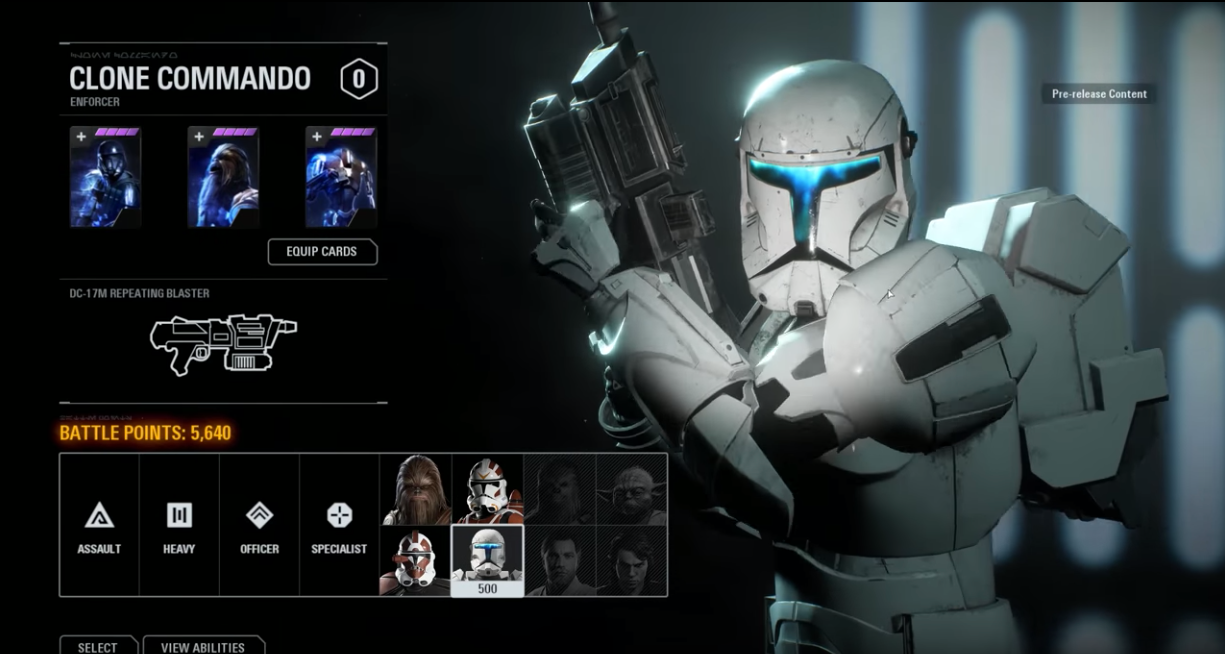Choose the Assault class
The height and width of the screenshot is (654, 1225).
pos(99,526)
